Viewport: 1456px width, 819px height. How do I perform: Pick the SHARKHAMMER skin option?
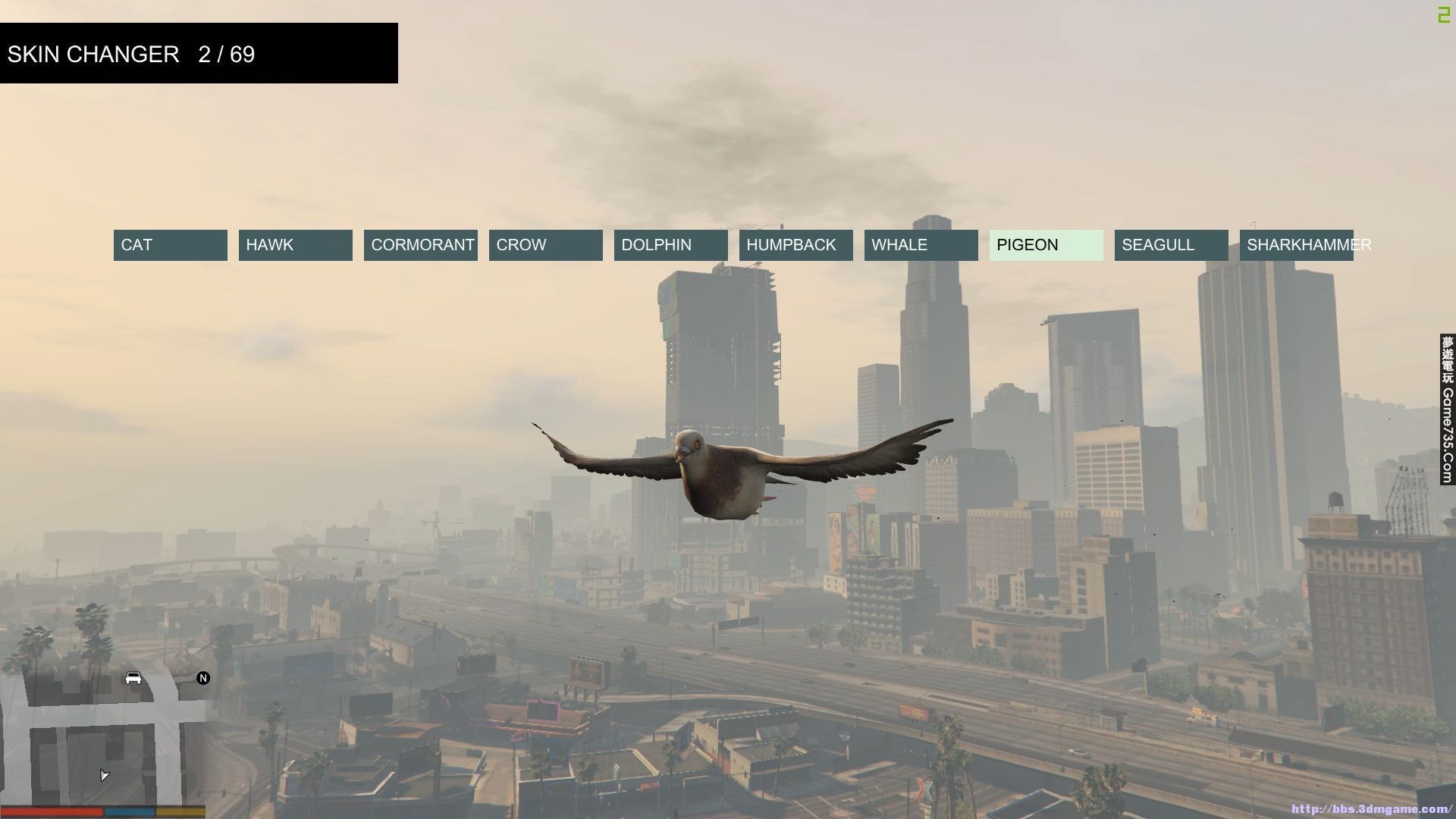(x=1297, y=245)
